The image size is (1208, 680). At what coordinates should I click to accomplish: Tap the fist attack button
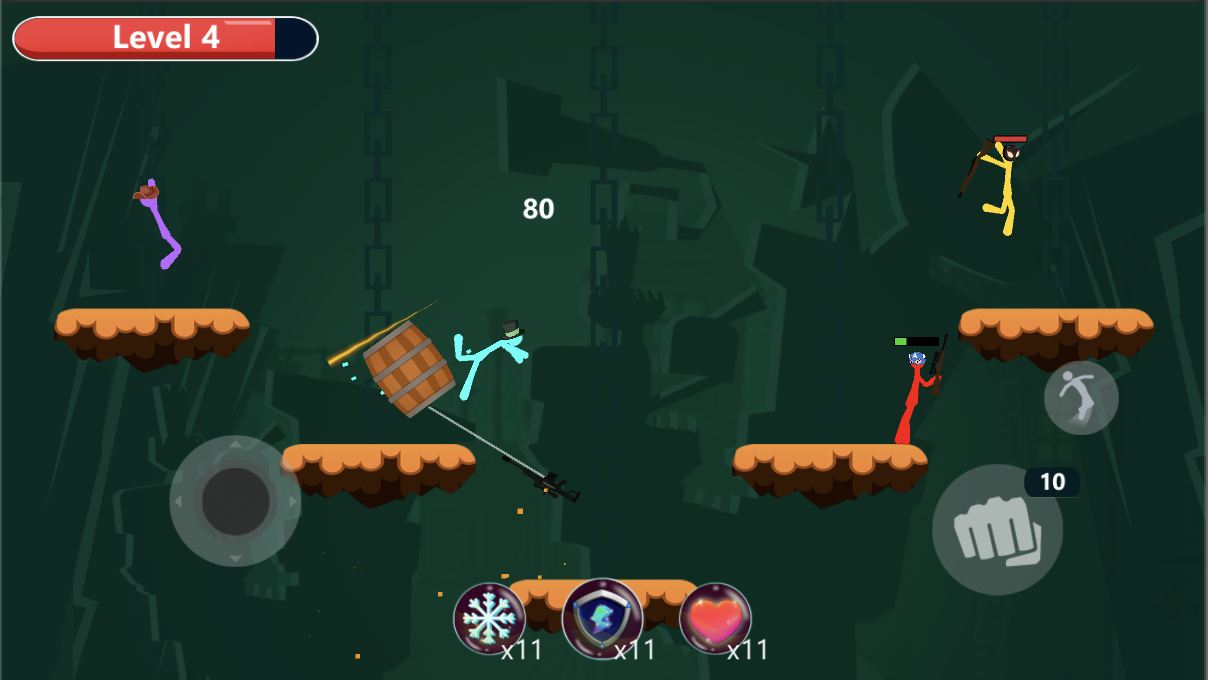point(997,530)
